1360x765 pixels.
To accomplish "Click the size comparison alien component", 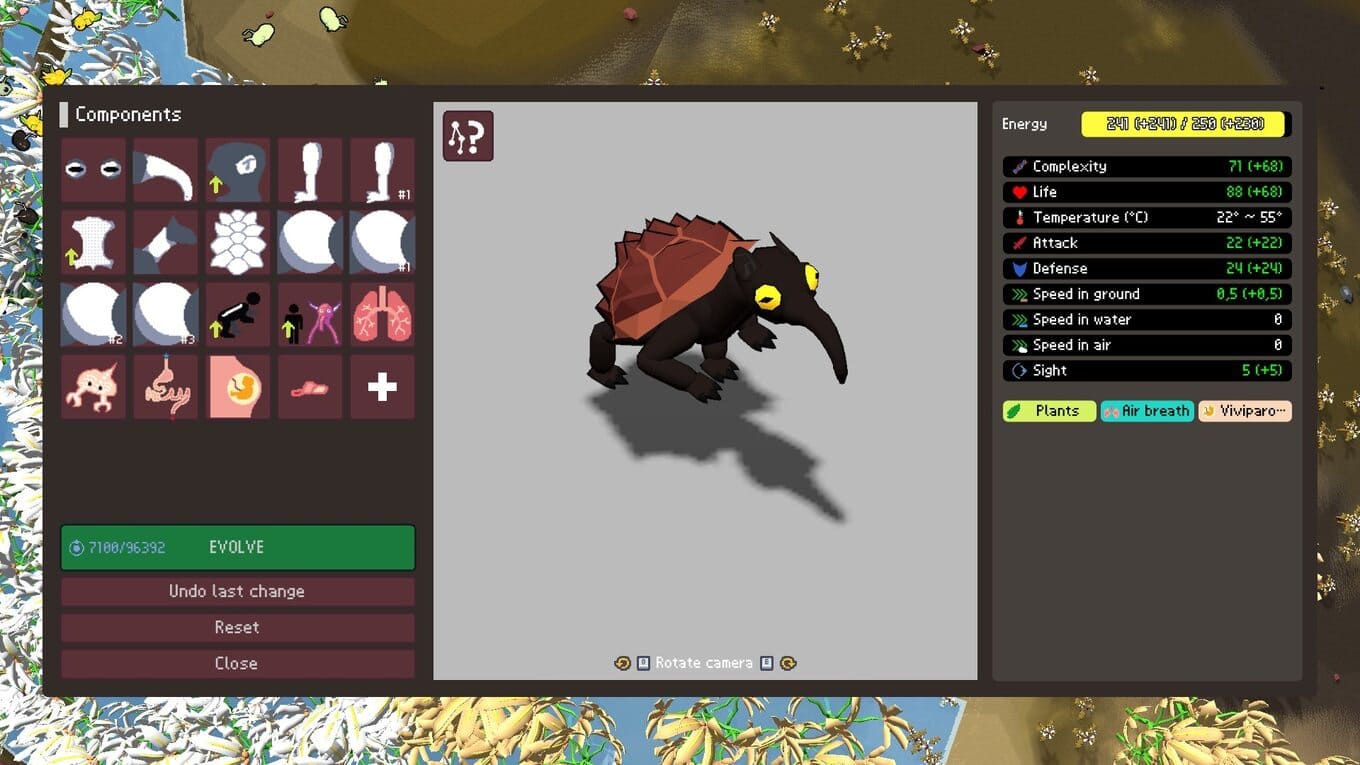I will (310, 314).
